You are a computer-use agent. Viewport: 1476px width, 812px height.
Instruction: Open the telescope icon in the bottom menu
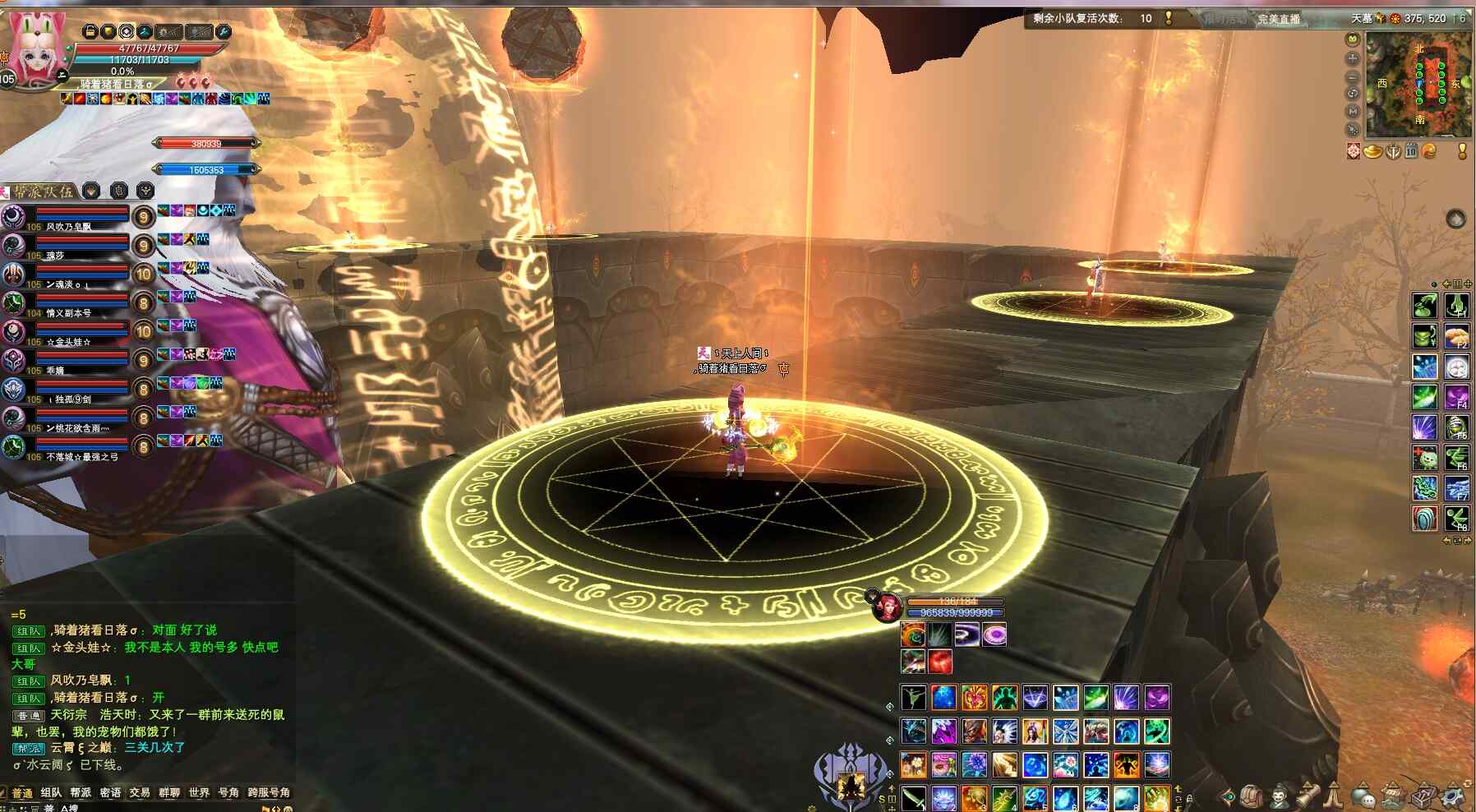pyautogui.click(x=1308, y=796)
